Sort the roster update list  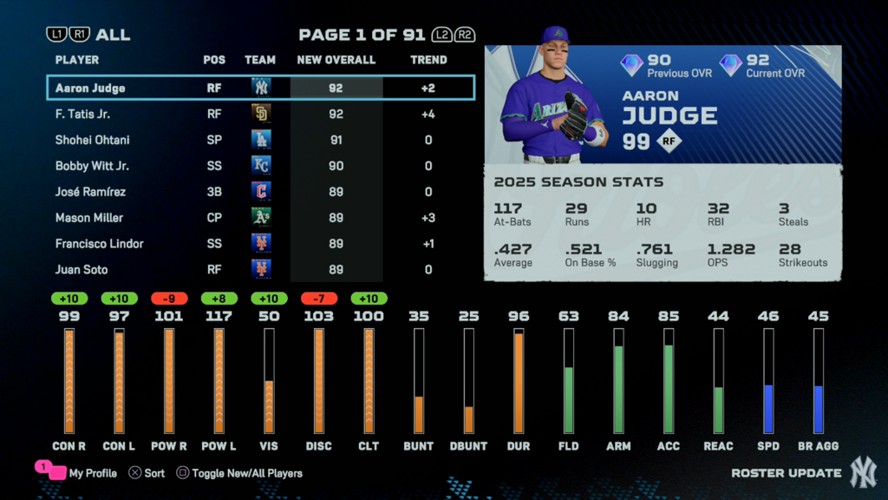pyautogui.click(x=147, y=473)
